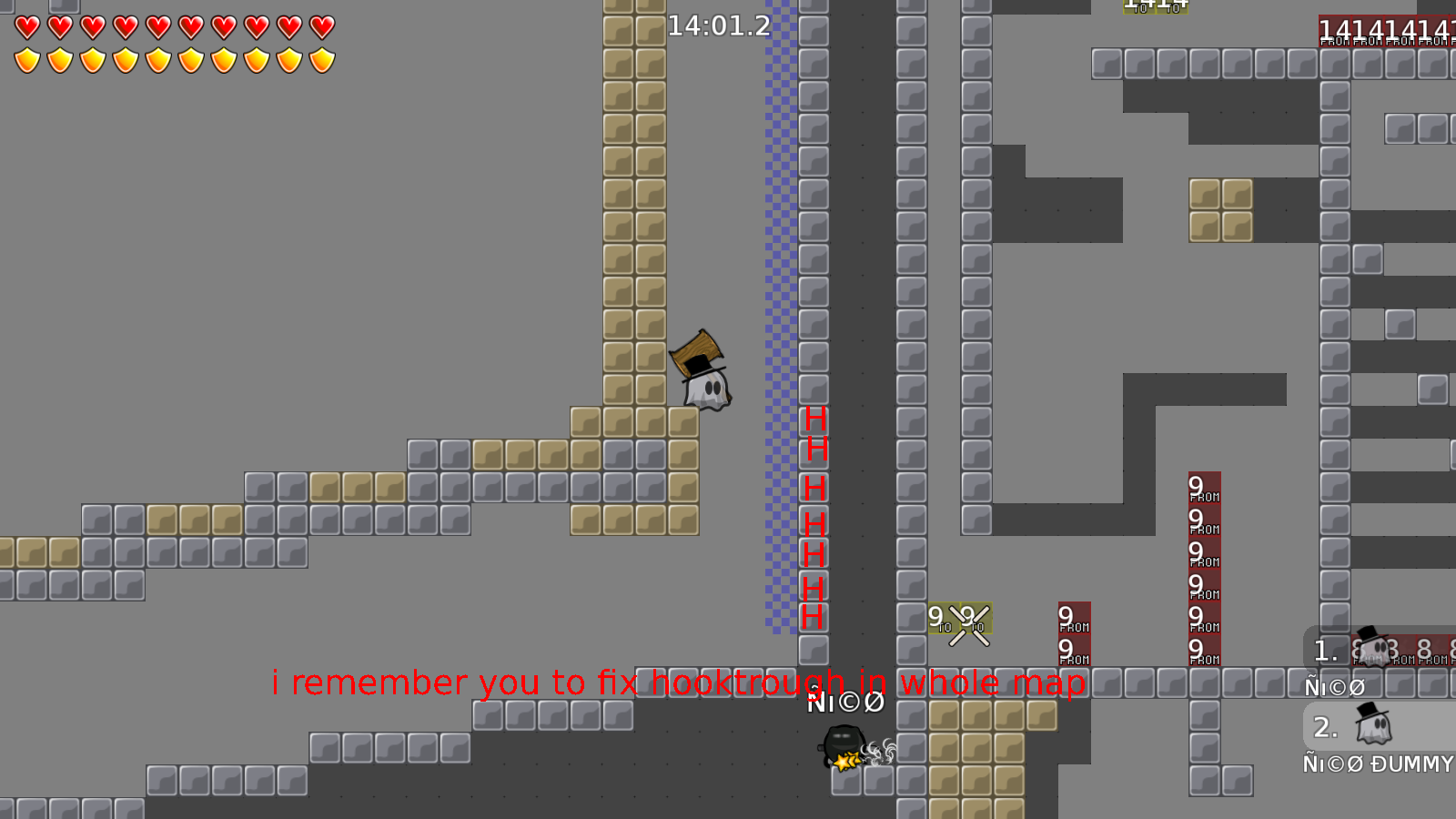The height and width of the screenshot is (819, 1456).
Task: Select the last yellow shield in the armor row
Action: [321, 58]
